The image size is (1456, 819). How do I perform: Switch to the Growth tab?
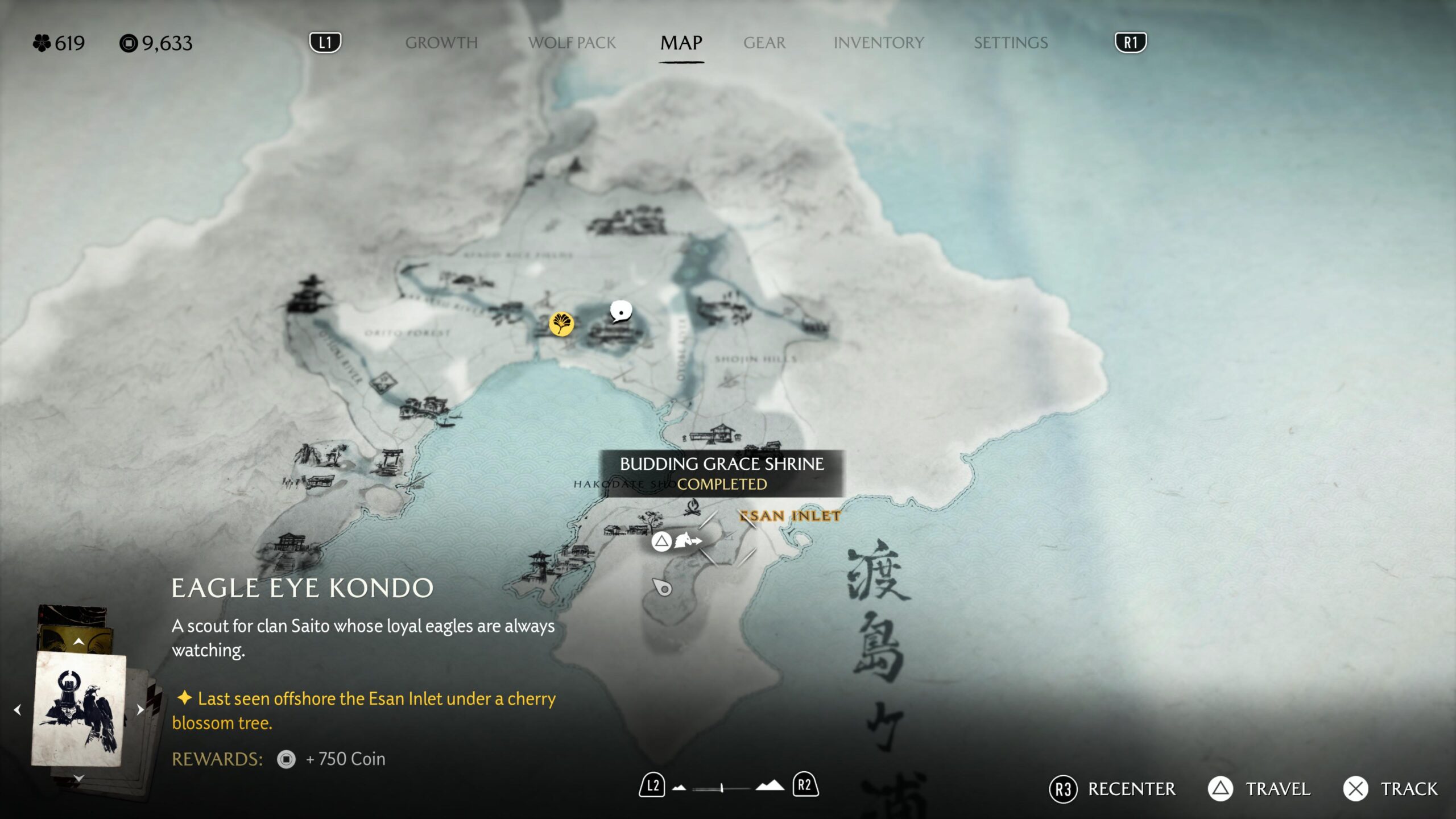tap(441, 43)
